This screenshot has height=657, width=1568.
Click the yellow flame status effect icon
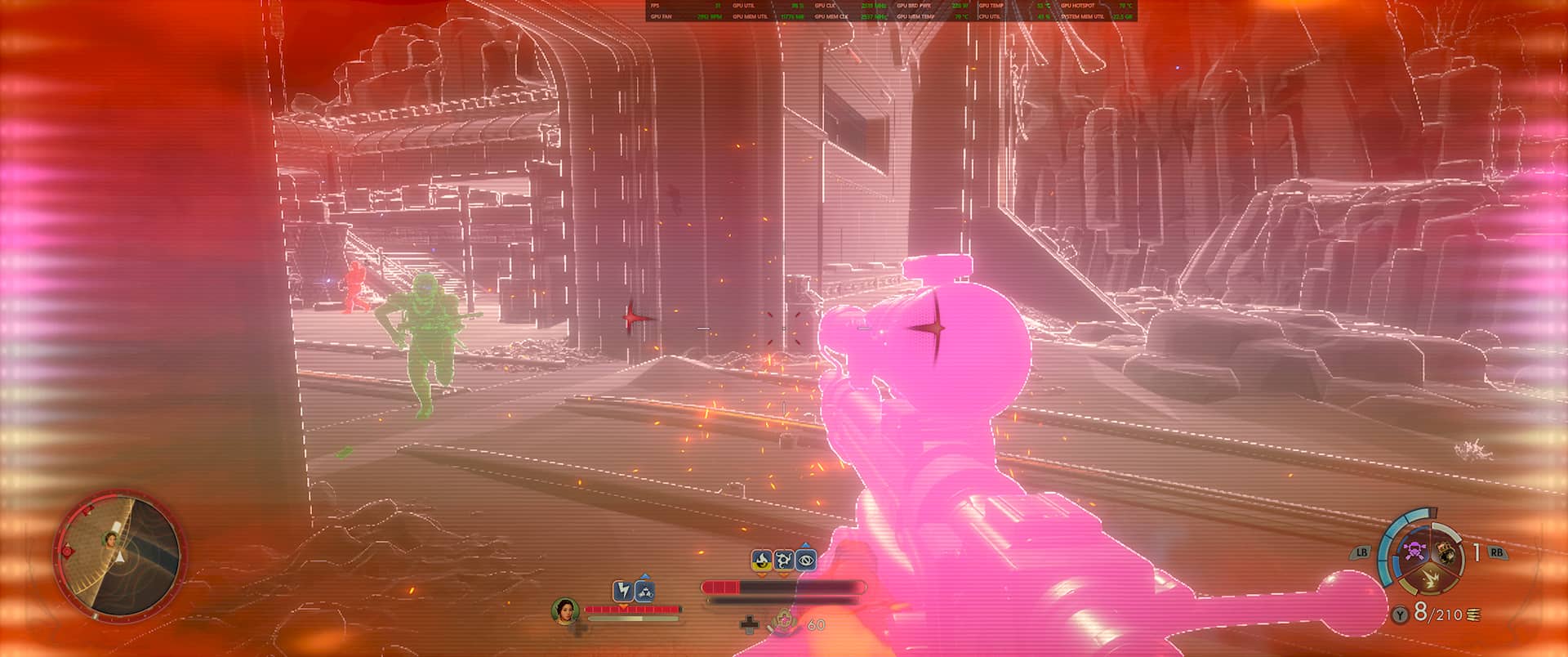click(762, 560)
